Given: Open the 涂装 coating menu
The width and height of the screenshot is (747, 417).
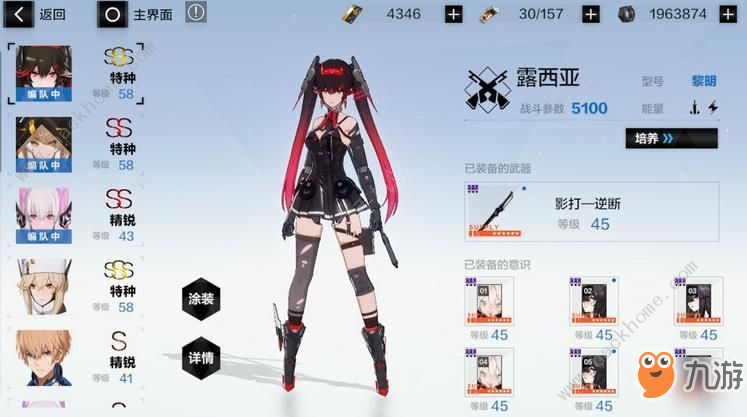Looking at the screenshot, I should [202, 298].
